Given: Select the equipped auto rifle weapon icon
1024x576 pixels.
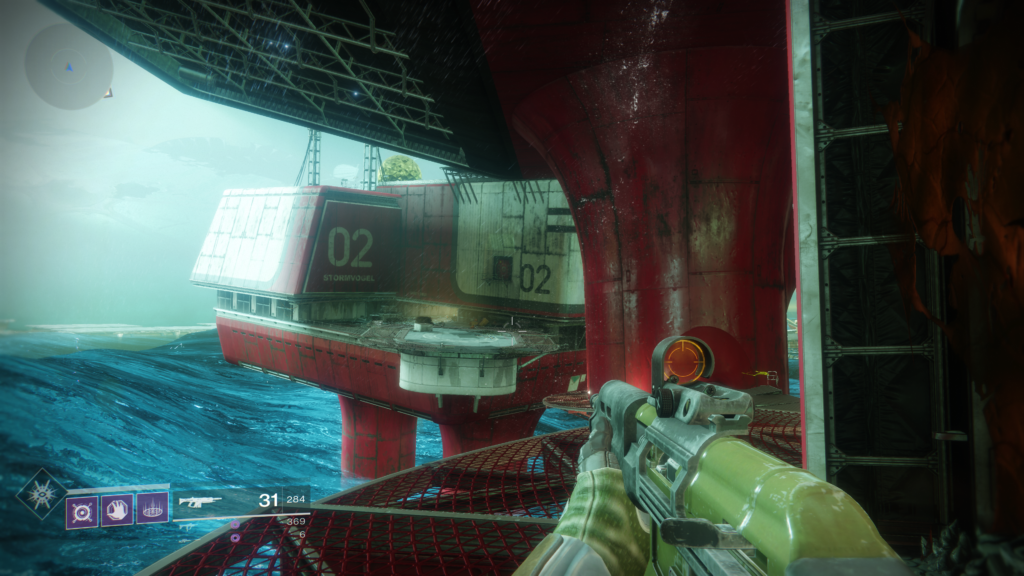Looking at the screenshot, I should tap(199, 502).
